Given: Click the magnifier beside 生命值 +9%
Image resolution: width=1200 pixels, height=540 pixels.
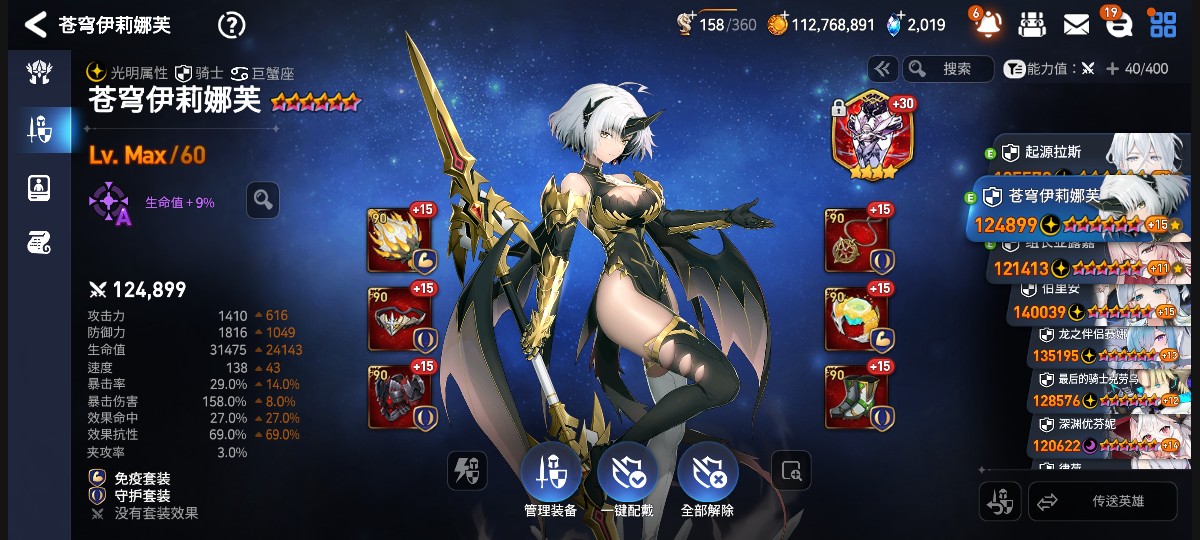Looking at the screenshot, I should (x=263, y=200).
